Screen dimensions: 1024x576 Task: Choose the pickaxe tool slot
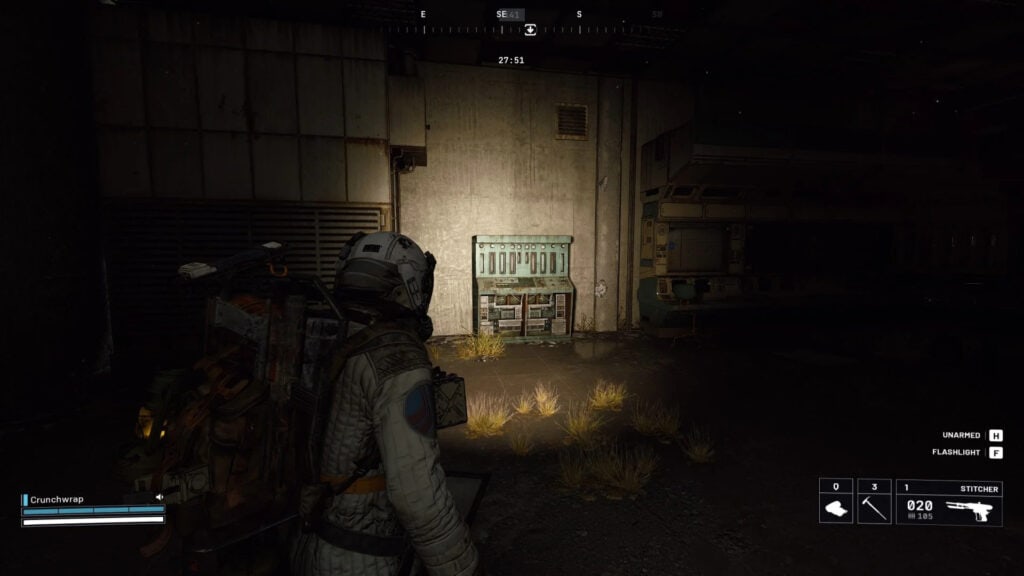point(874,501)
